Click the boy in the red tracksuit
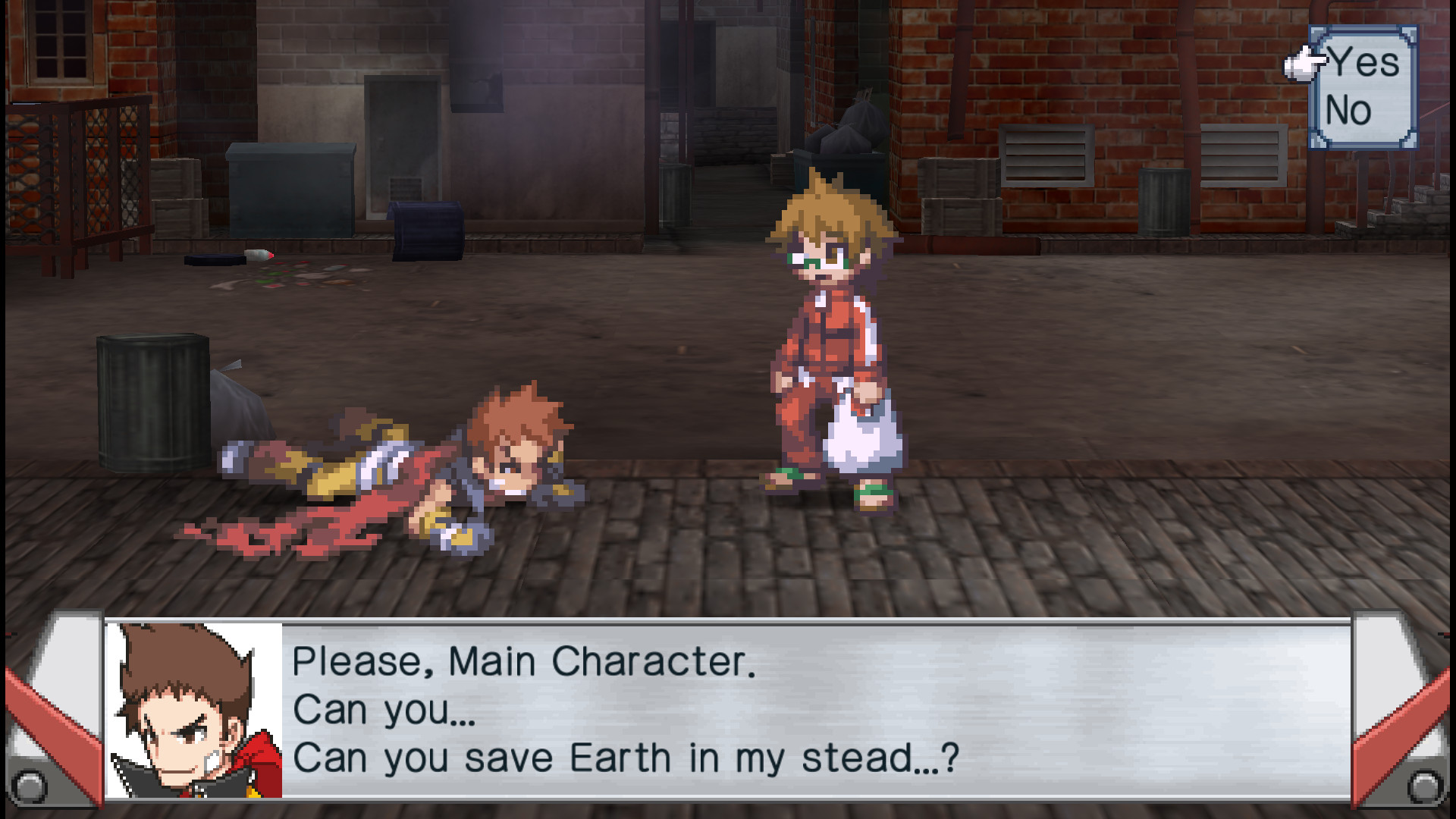 pos(827,334)
